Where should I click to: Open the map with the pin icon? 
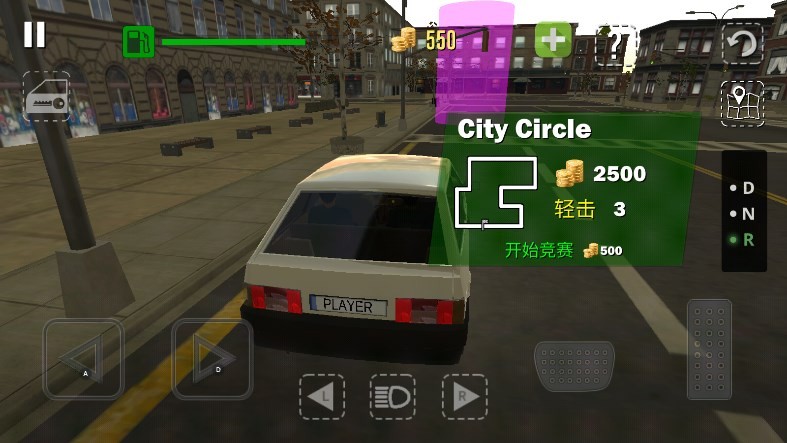pos(742,104)
